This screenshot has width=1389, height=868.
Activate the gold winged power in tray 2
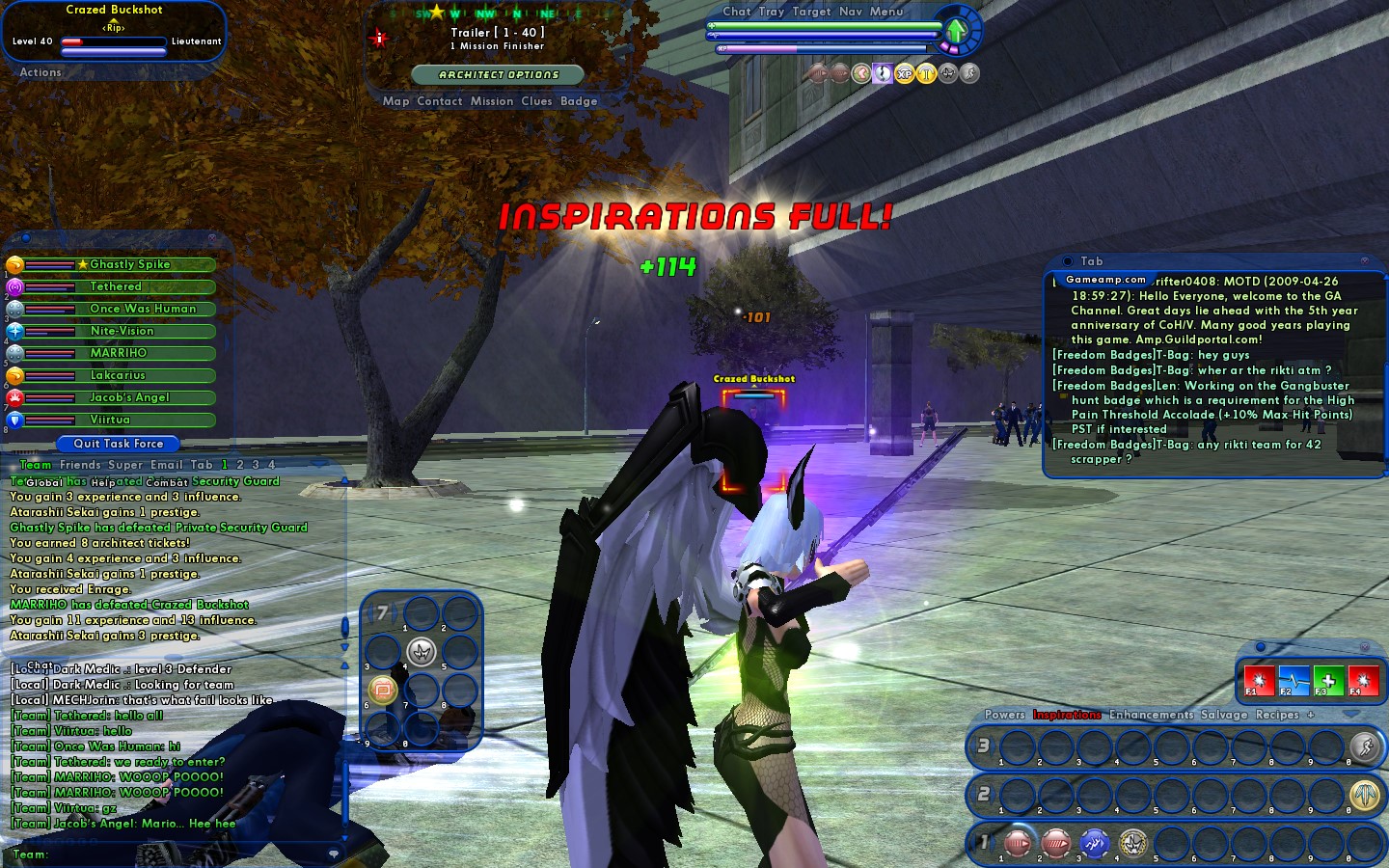[1364, 795]
